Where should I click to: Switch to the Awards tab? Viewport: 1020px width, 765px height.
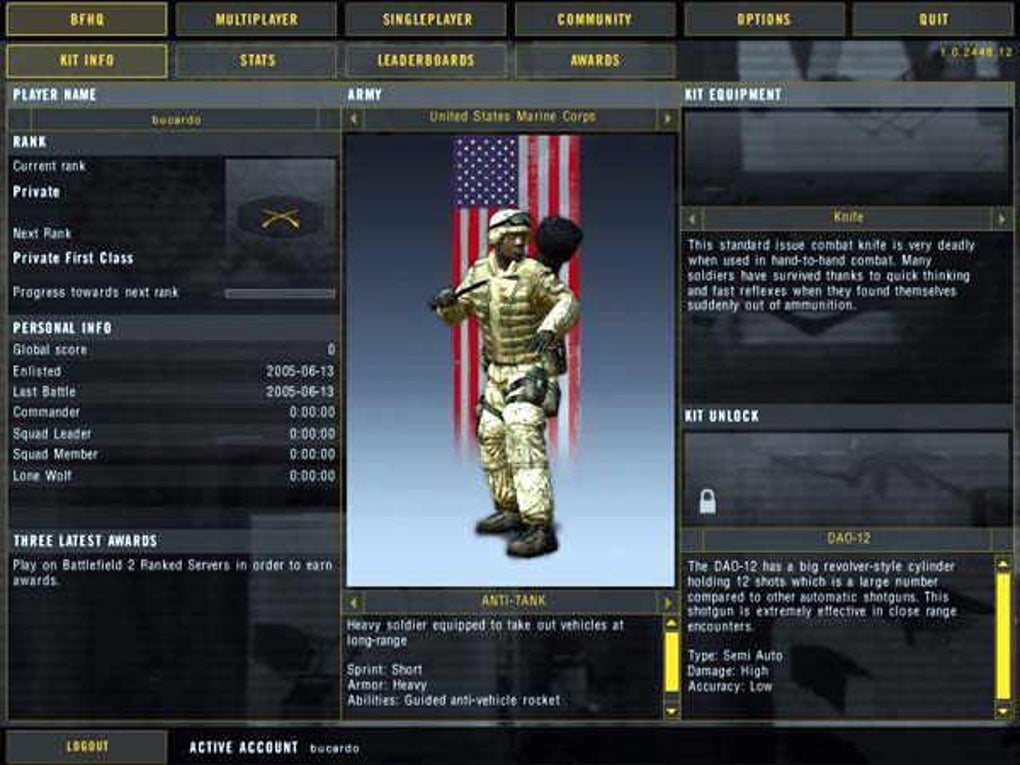(x=595, y=61)
